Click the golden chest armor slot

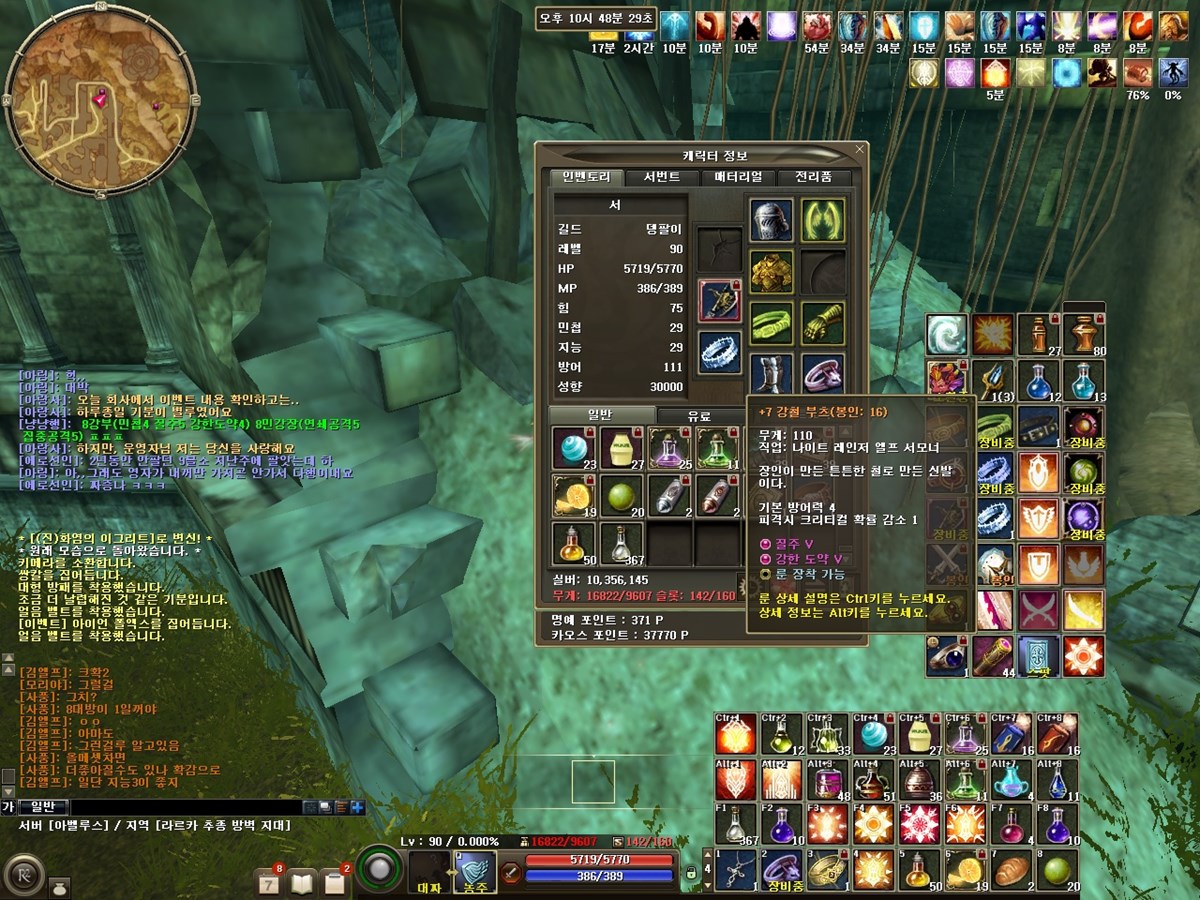(771, 272)
